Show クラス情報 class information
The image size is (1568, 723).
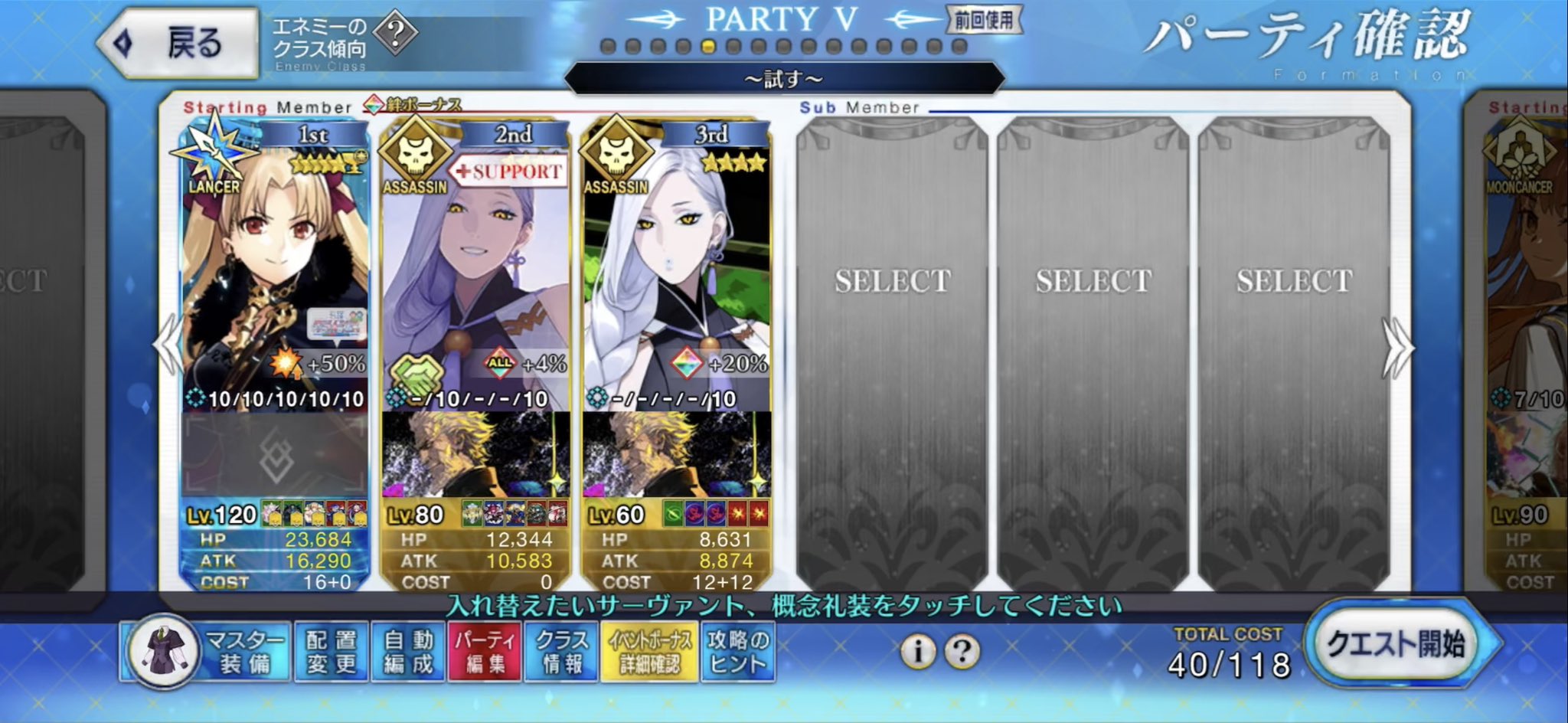point(563,653)
